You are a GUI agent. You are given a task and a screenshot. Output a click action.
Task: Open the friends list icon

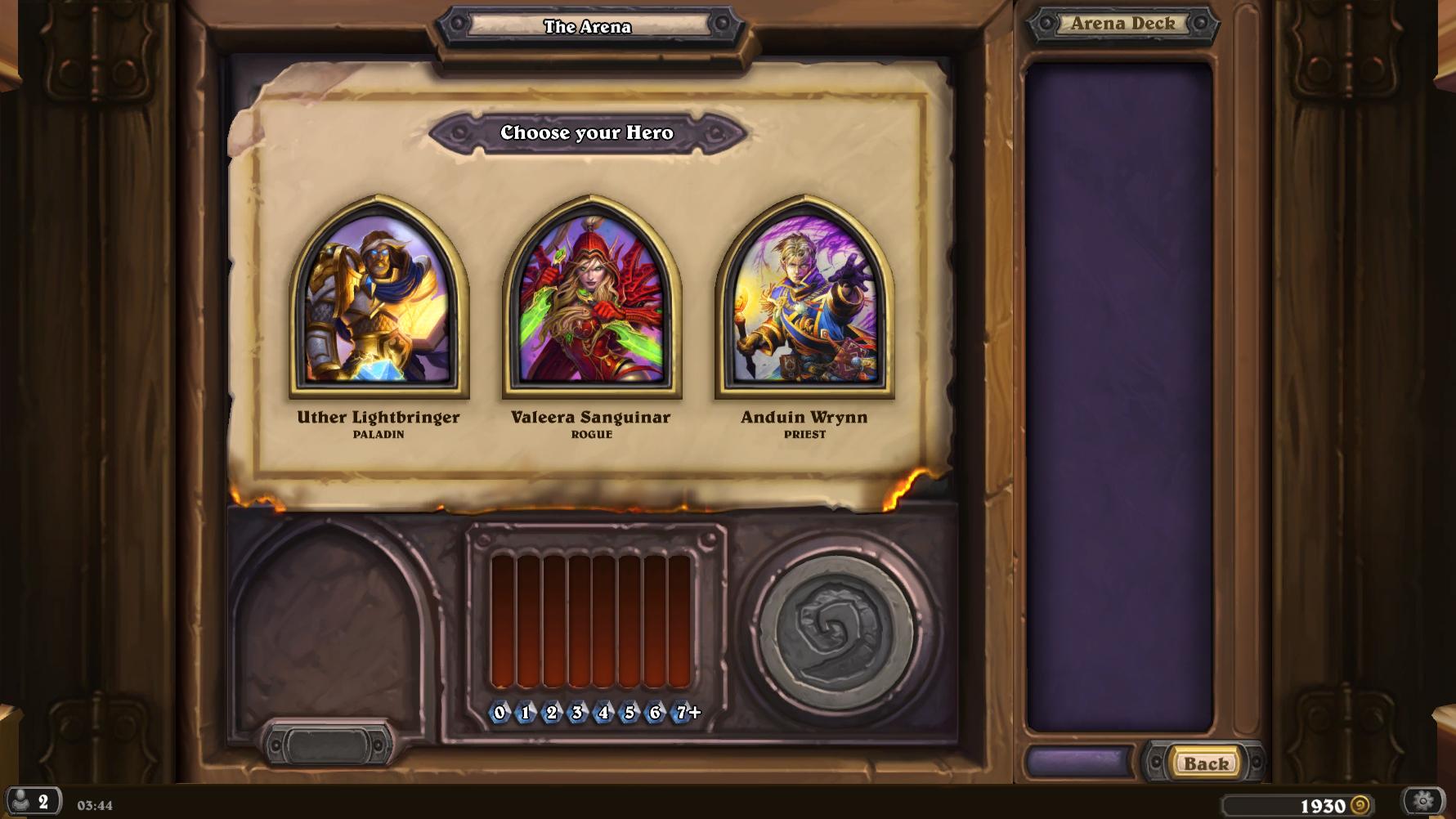click(x=33, y=801)
